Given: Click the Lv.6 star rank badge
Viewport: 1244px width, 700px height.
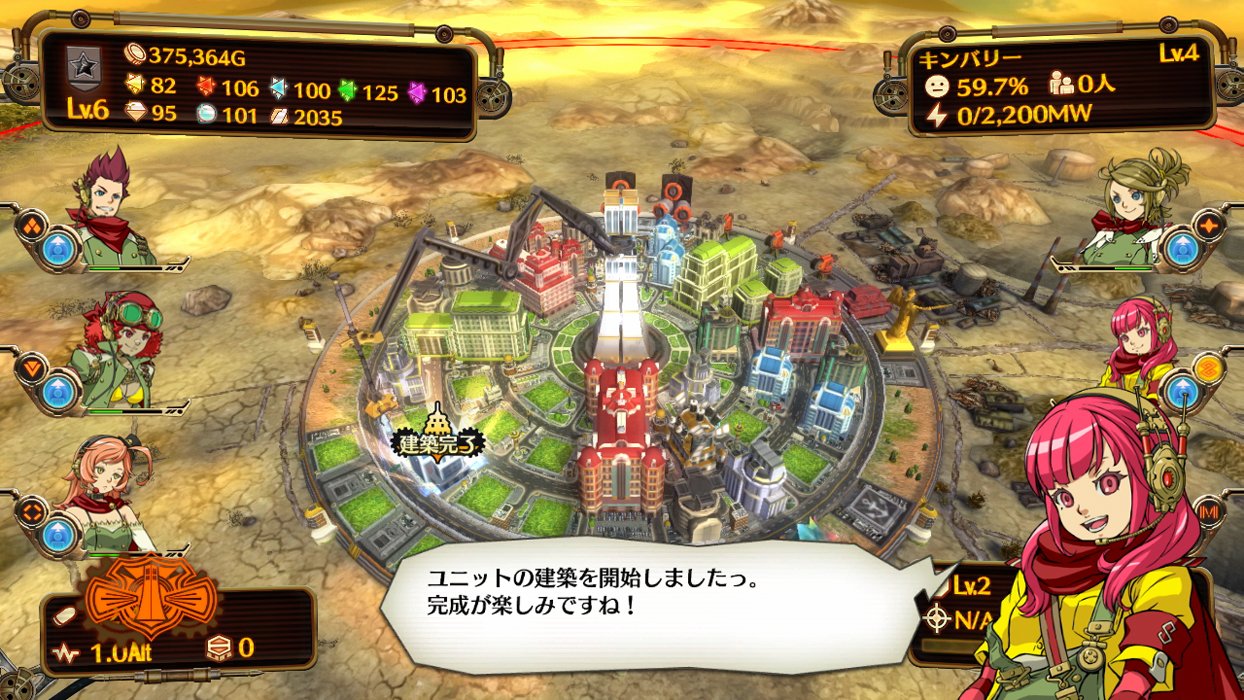Looking at the screenshot, I should (88, 82).
